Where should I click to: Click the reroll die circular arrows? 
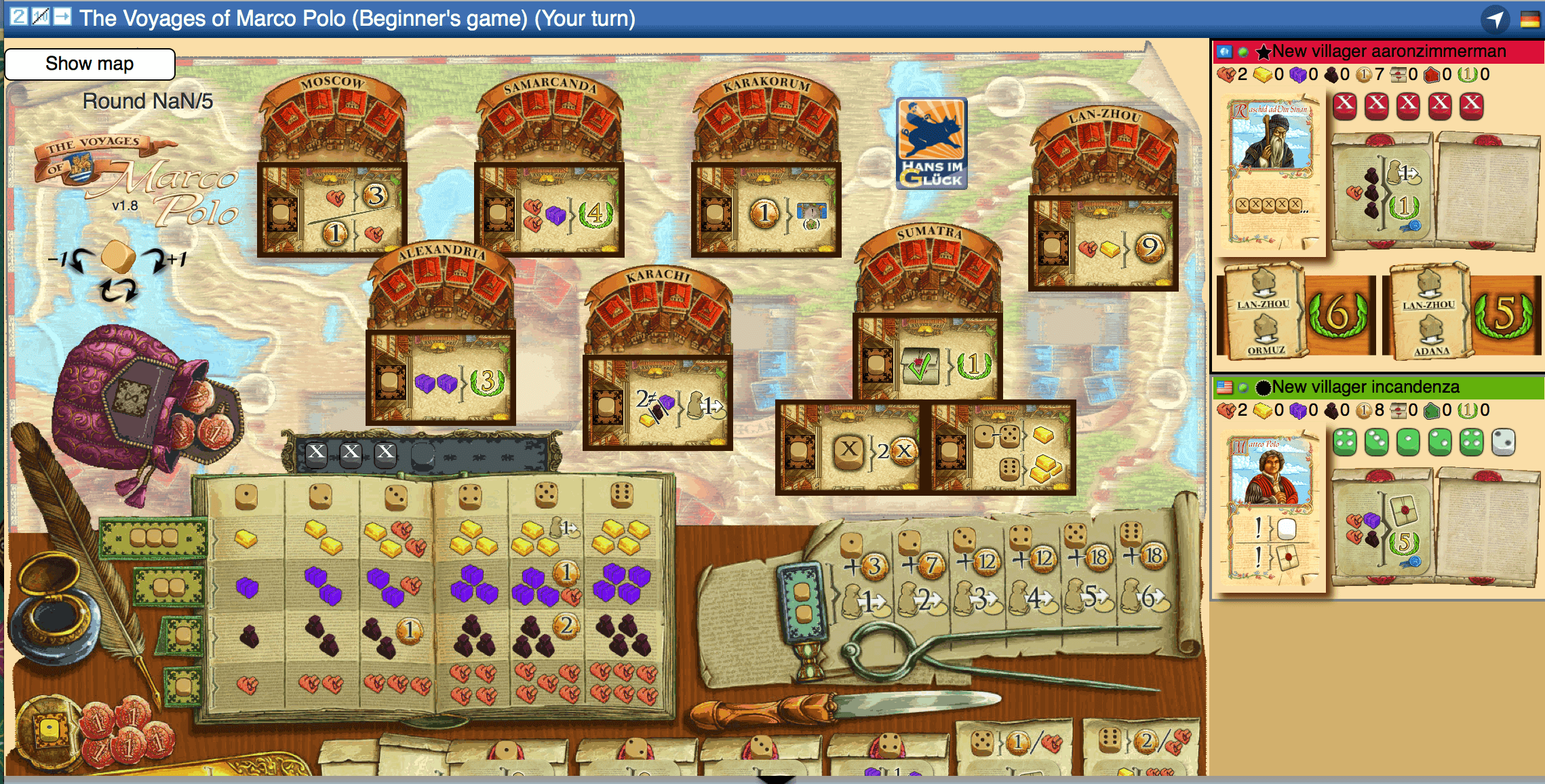point(118,292)
